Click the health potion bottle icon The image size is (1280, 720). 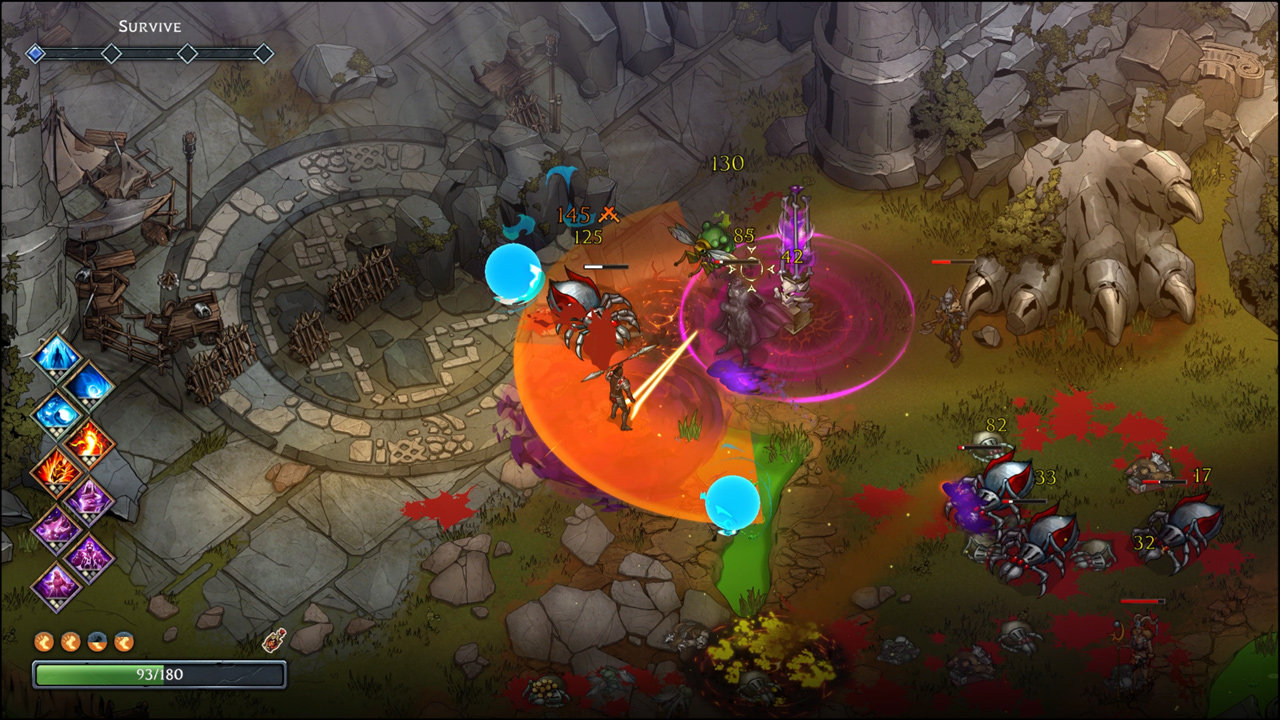pos(273,641)
